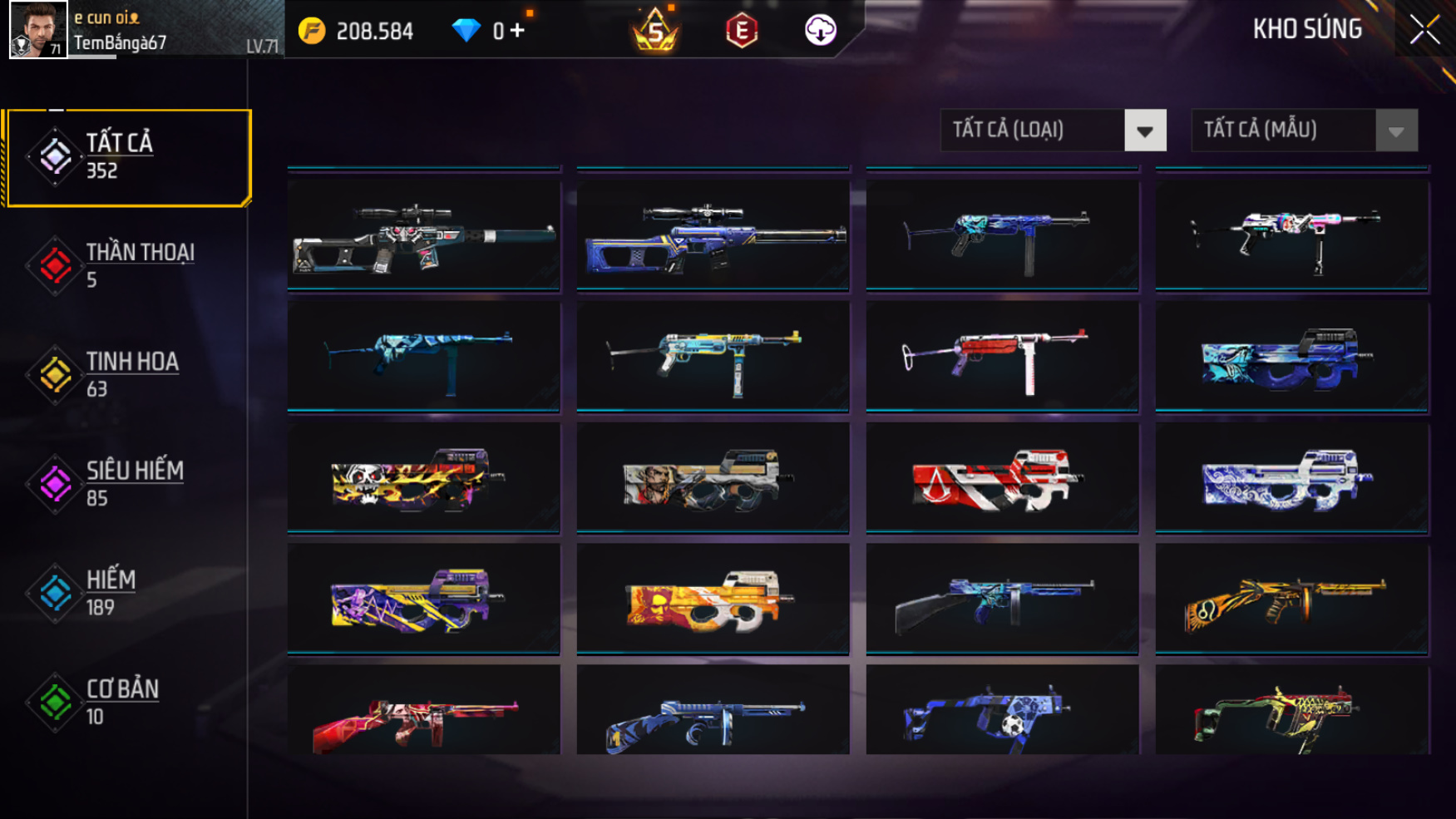Open the cloud download icon
The height and width of the screenshot is (819, 1456).
point(820,31)
